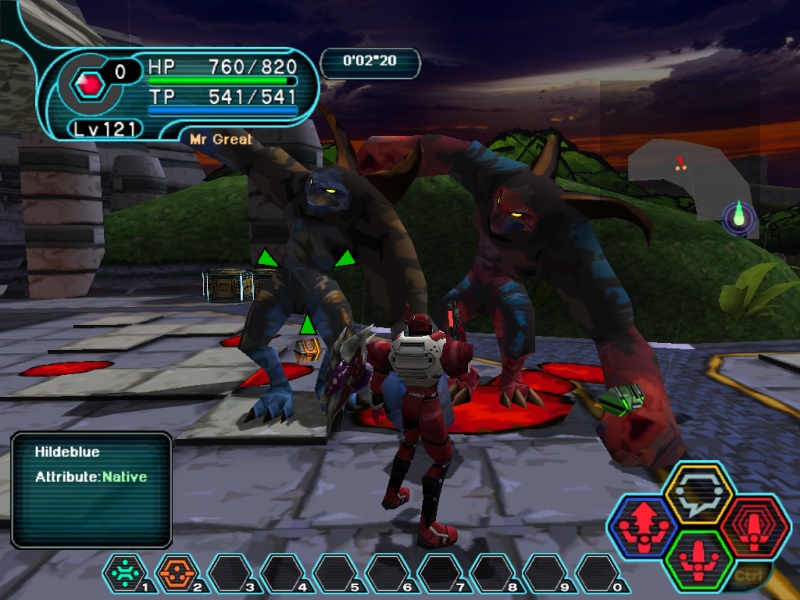Trigger the blue-bordered heavy attack hexagon
The image size is (800, 600).
click(x=644, y=524)
